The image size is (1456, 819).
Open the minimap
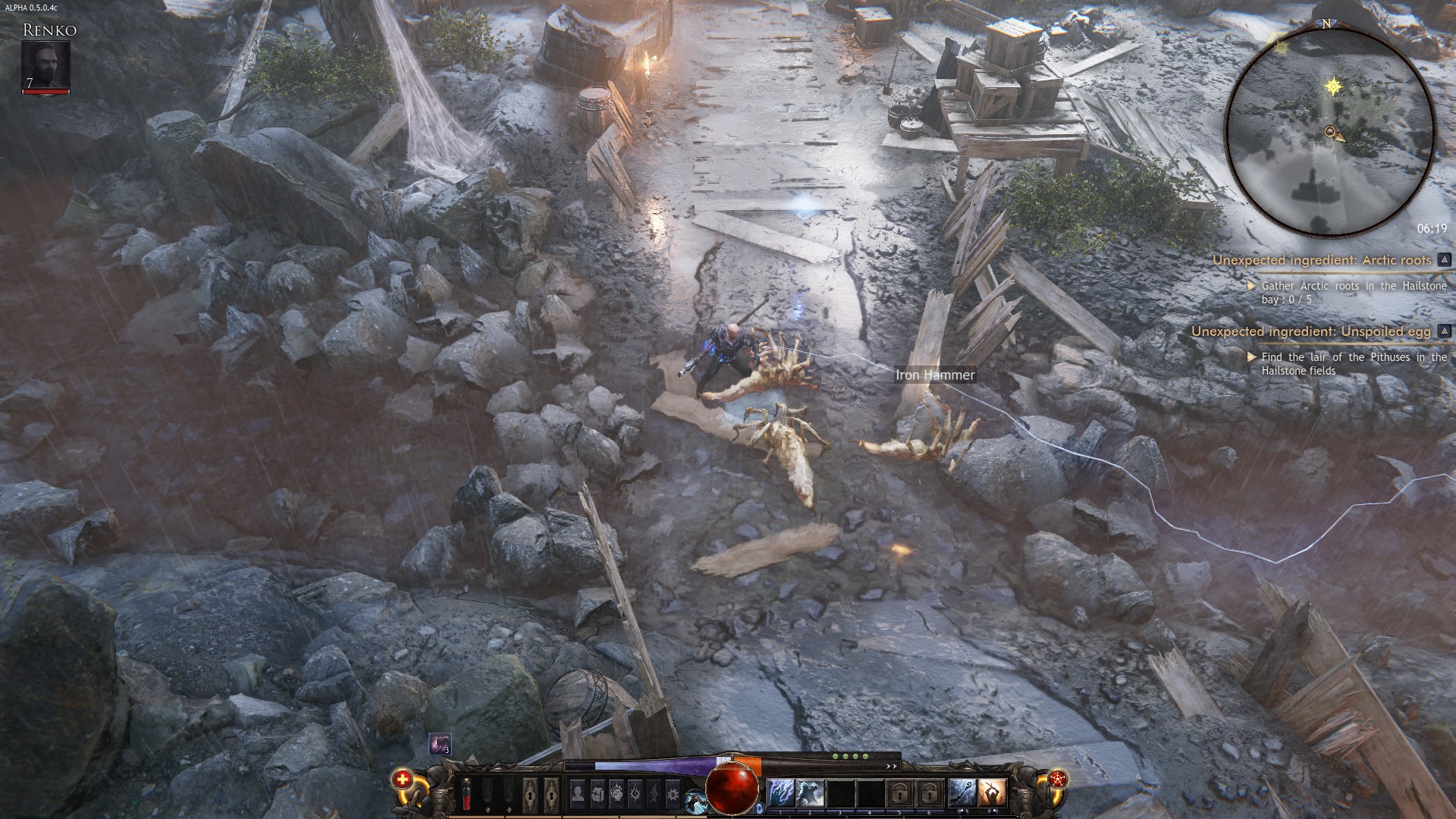pos(1329,129)
